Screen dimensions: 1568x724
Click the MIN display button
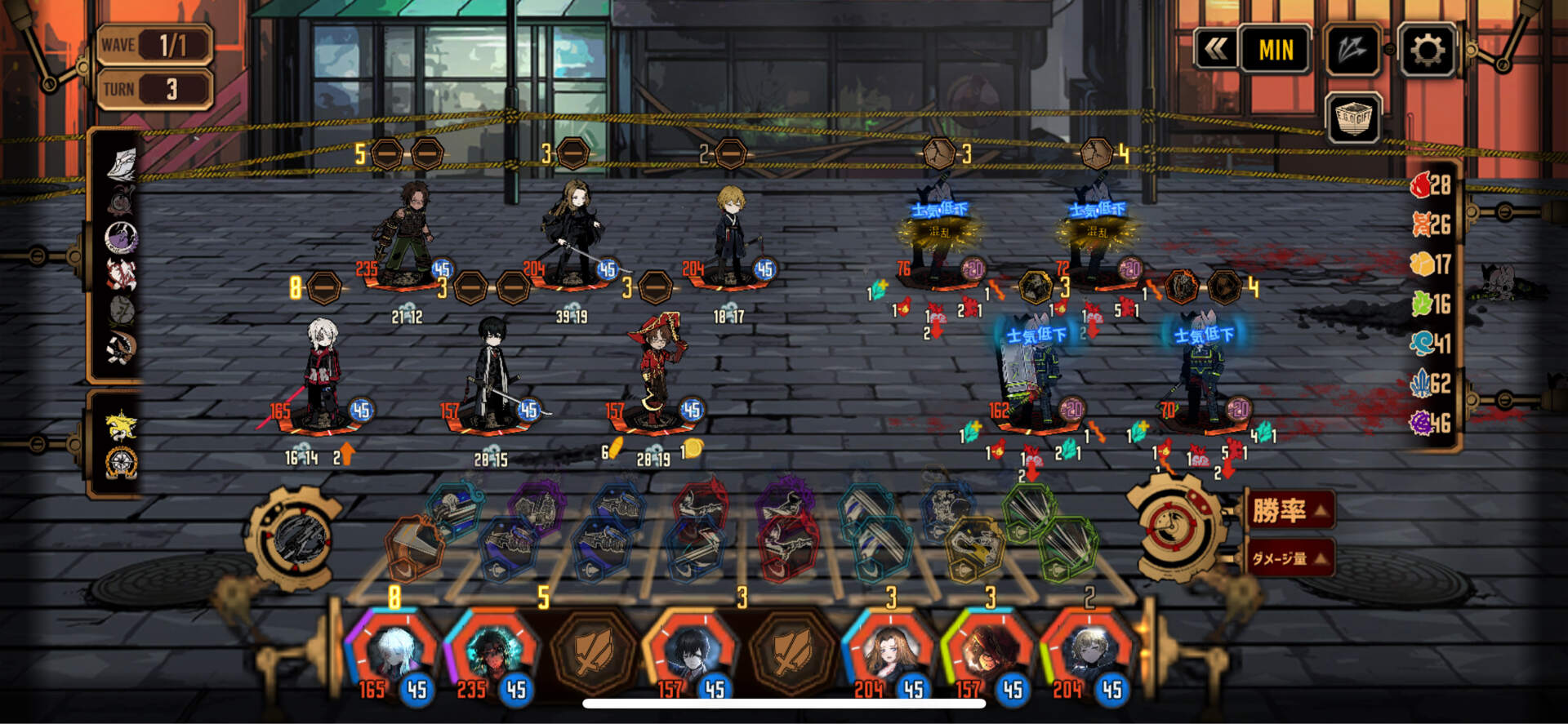(1275, 51)
